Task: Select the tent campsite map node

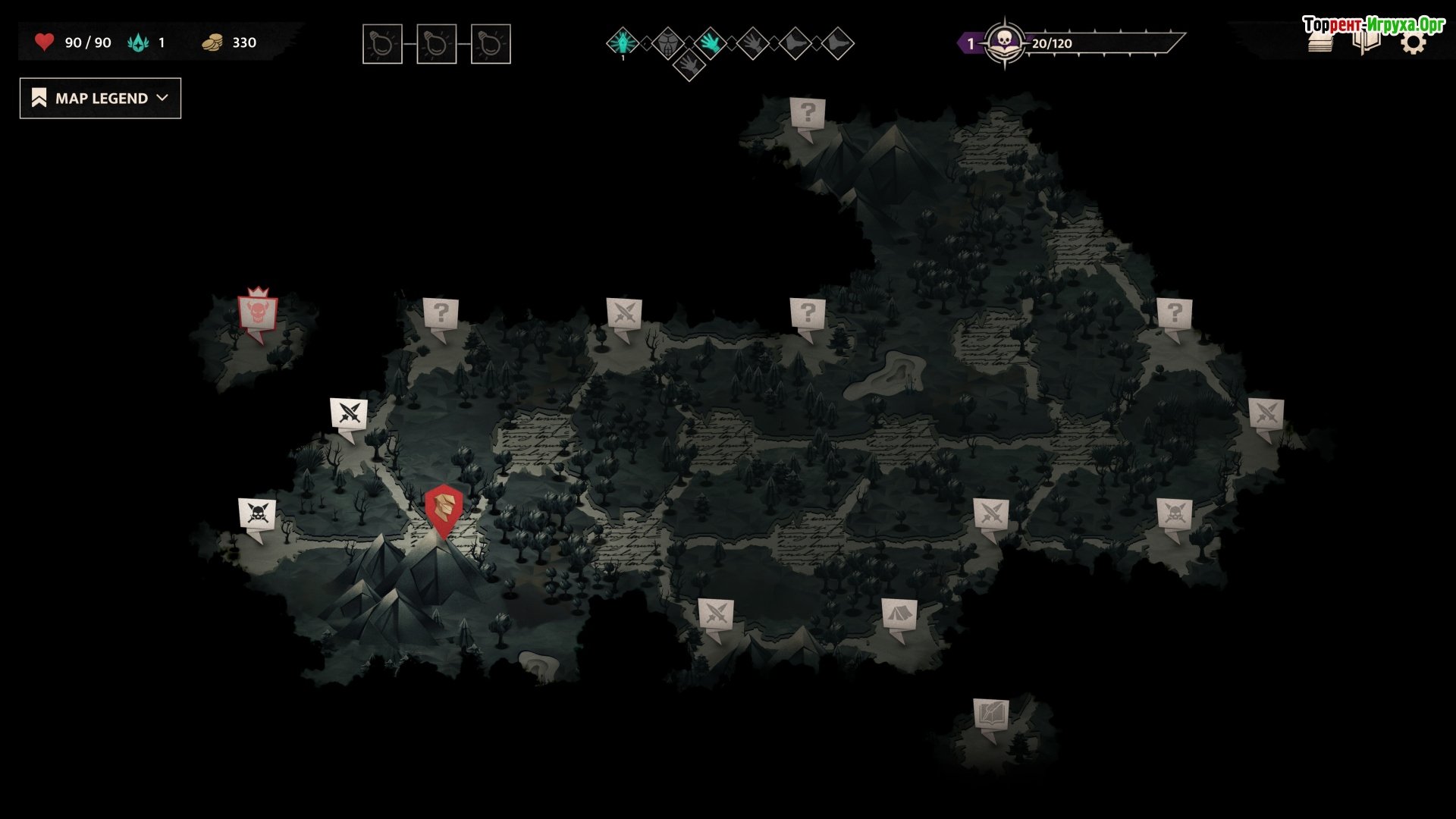Action: (x=899, y=614)
